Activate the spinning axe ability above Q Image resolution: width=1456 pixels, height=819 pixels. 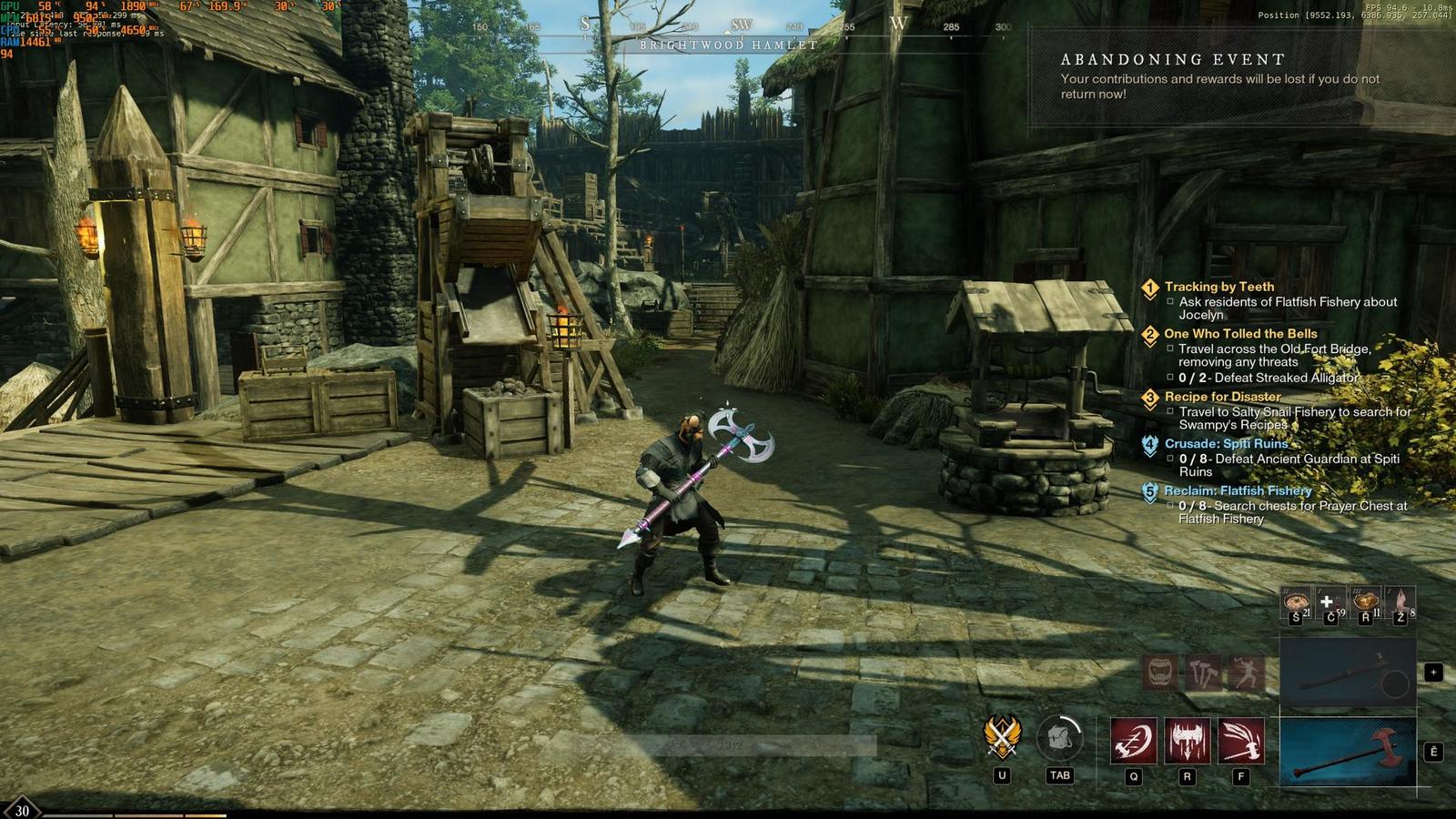[1133, 740]
